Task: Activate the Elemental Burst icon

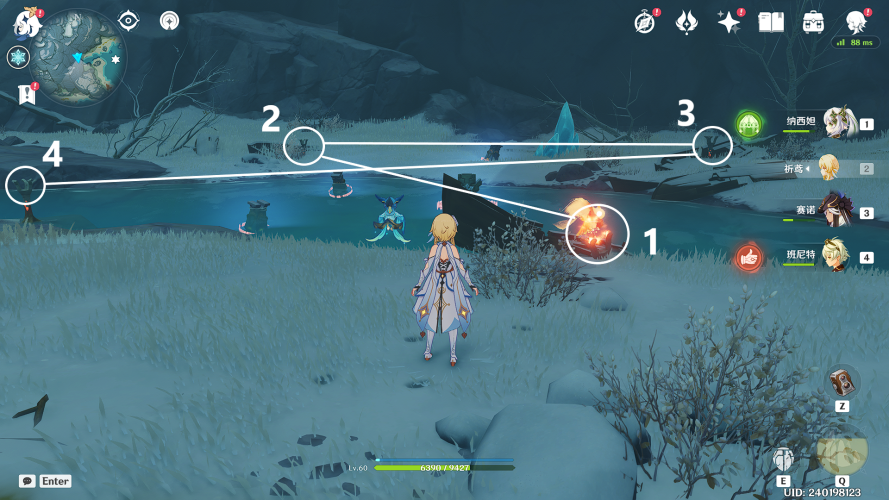Action: click(x=841, y=450)
